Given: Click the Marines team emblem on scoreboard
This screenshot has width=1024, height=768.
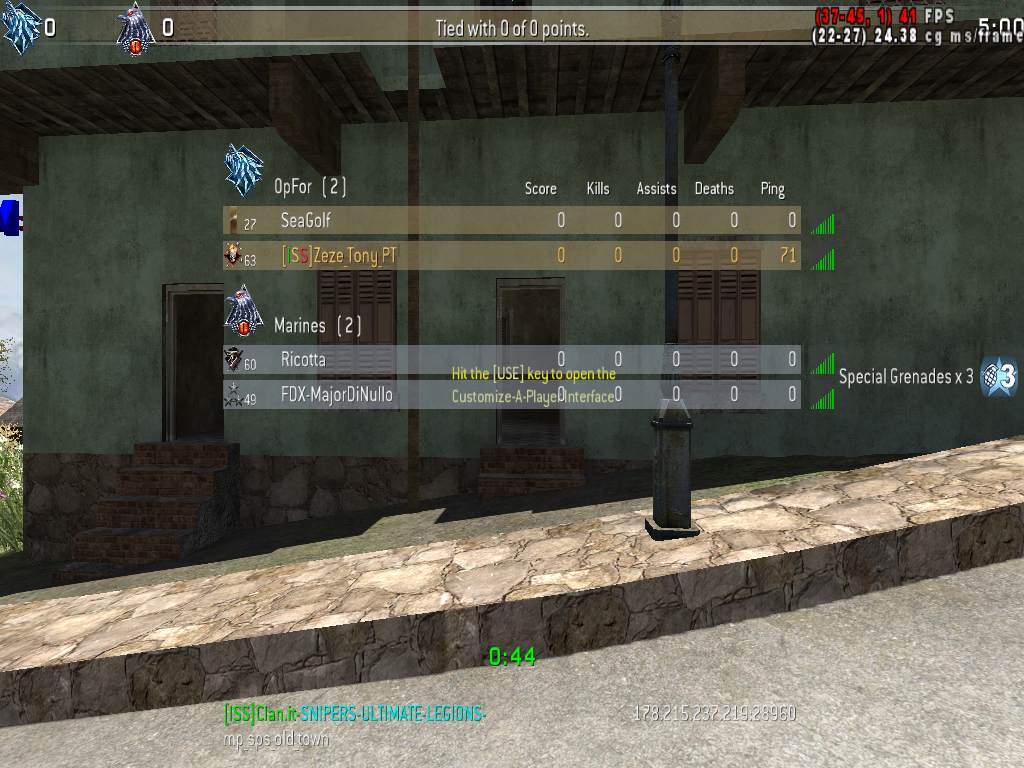Looking at the screenshot, I should [244, 311].
